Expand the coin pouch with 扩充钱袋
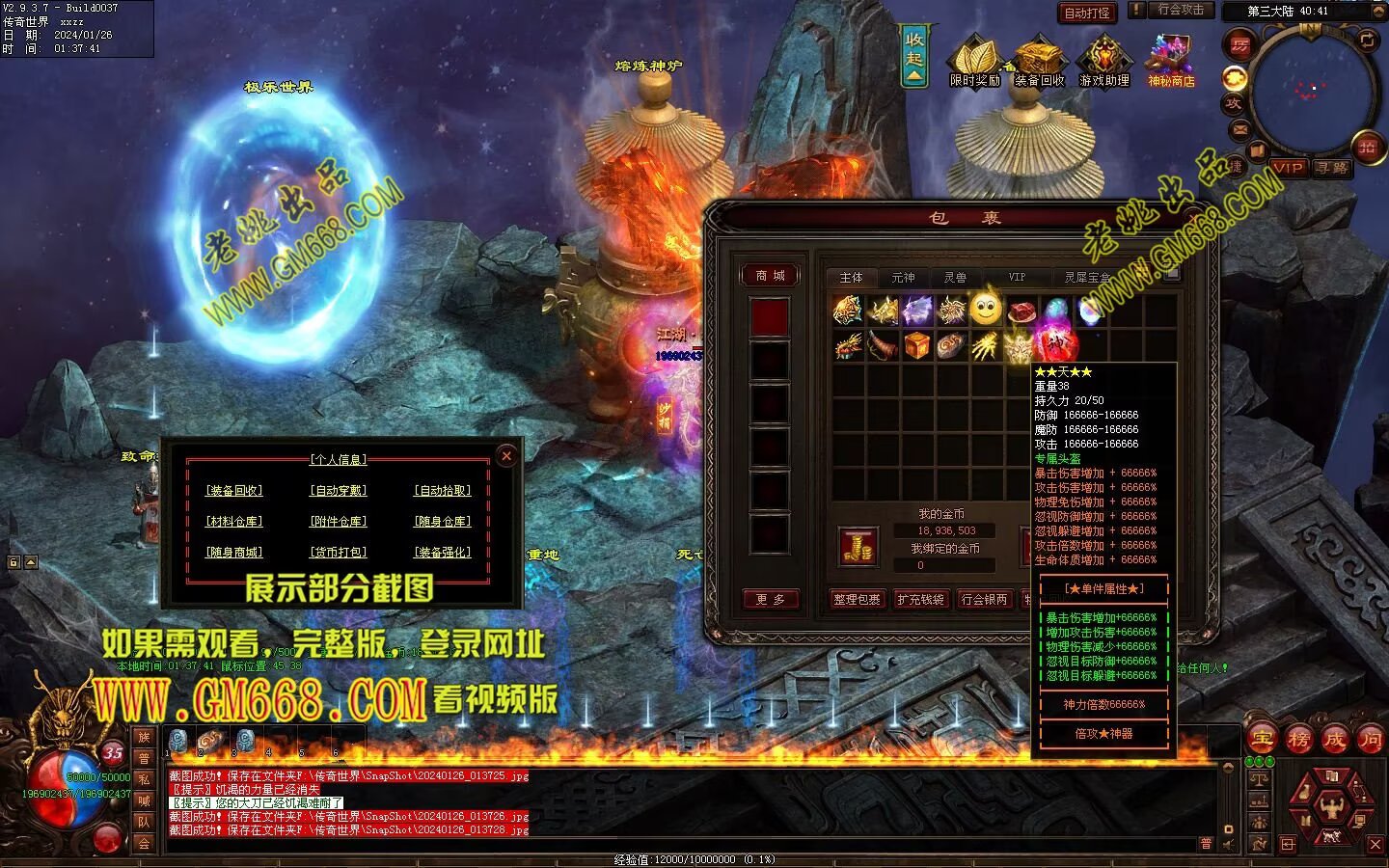 tap(920, 599)
